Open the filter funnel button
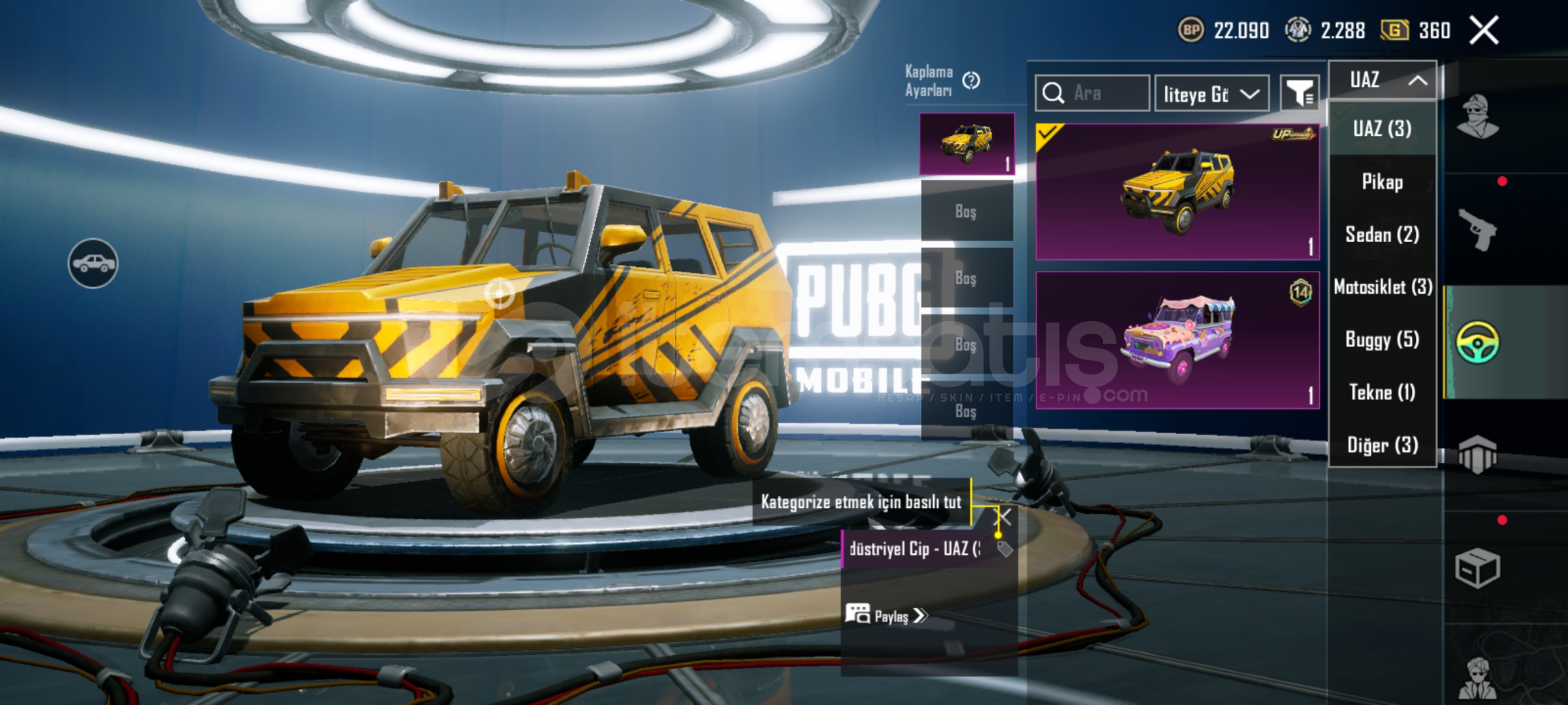This screenshot has width=1568, height=705. [x=1300, y=94]
